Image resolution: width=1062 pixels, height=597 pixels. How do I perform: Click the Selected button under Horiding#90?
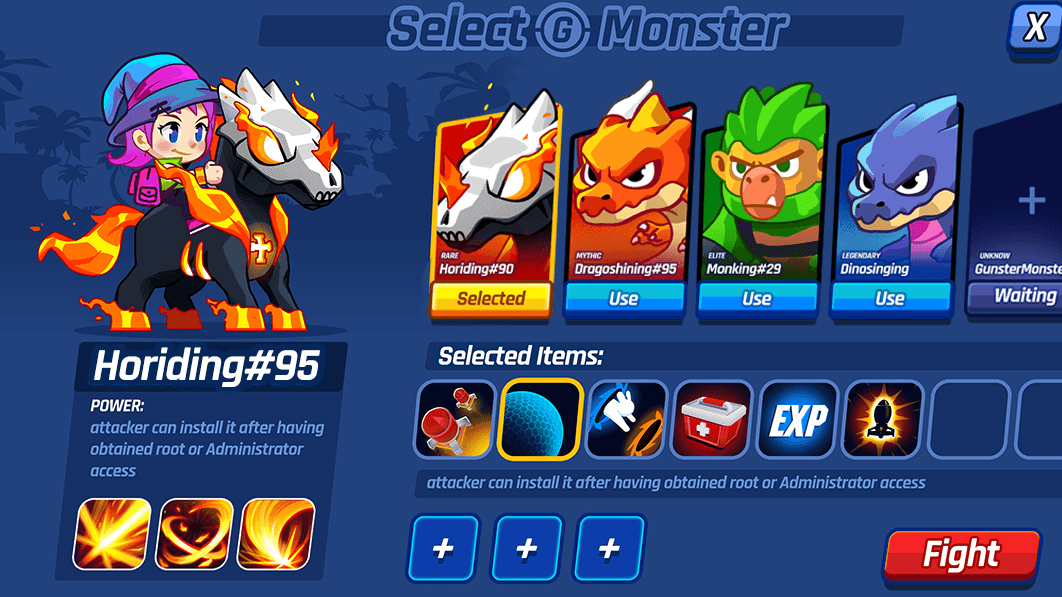(x=491, y=298)
